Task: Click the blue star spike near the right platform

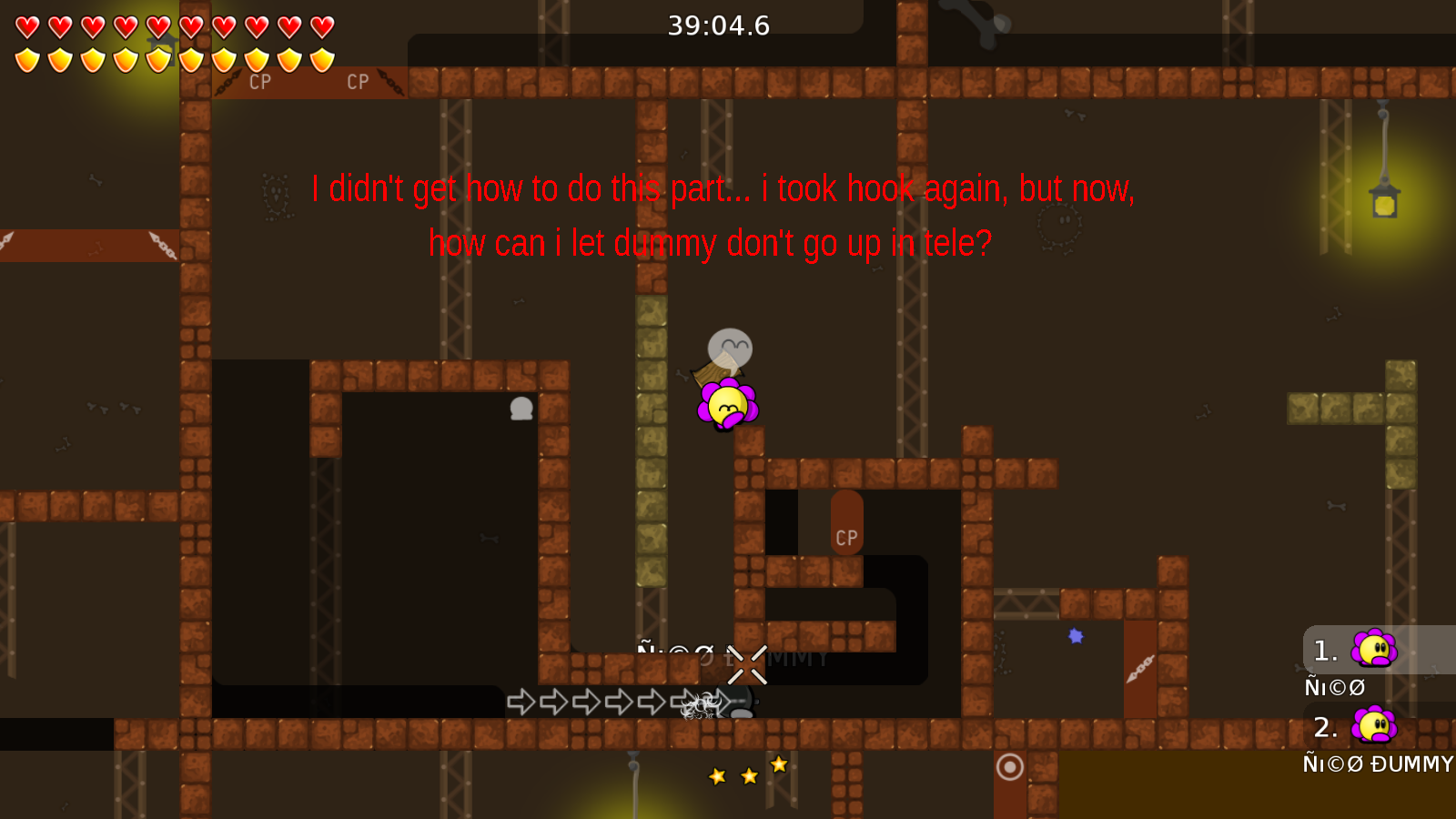Action: click(1074, 635)
